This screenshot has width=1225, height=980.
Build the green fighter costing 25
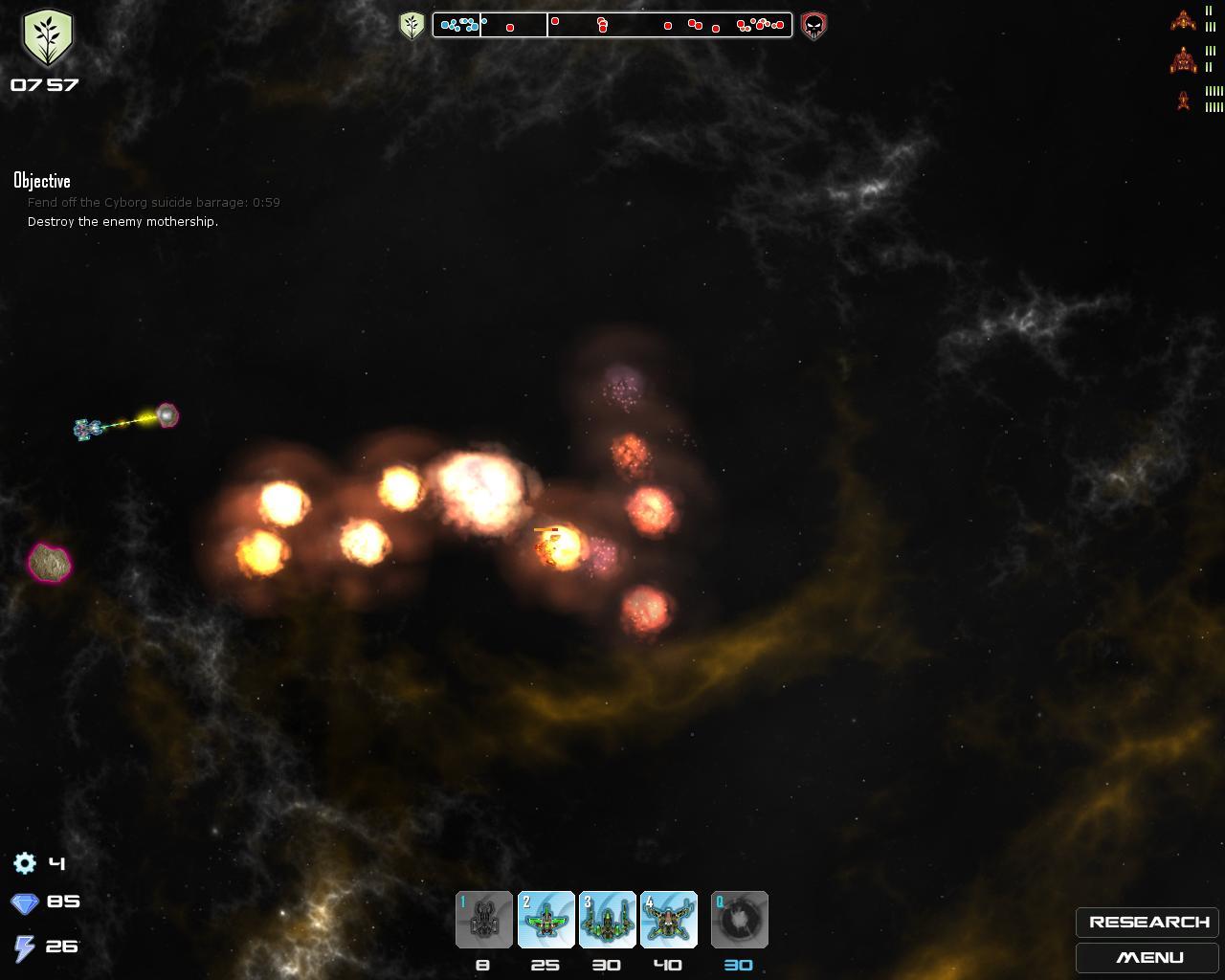coord(546,920)
